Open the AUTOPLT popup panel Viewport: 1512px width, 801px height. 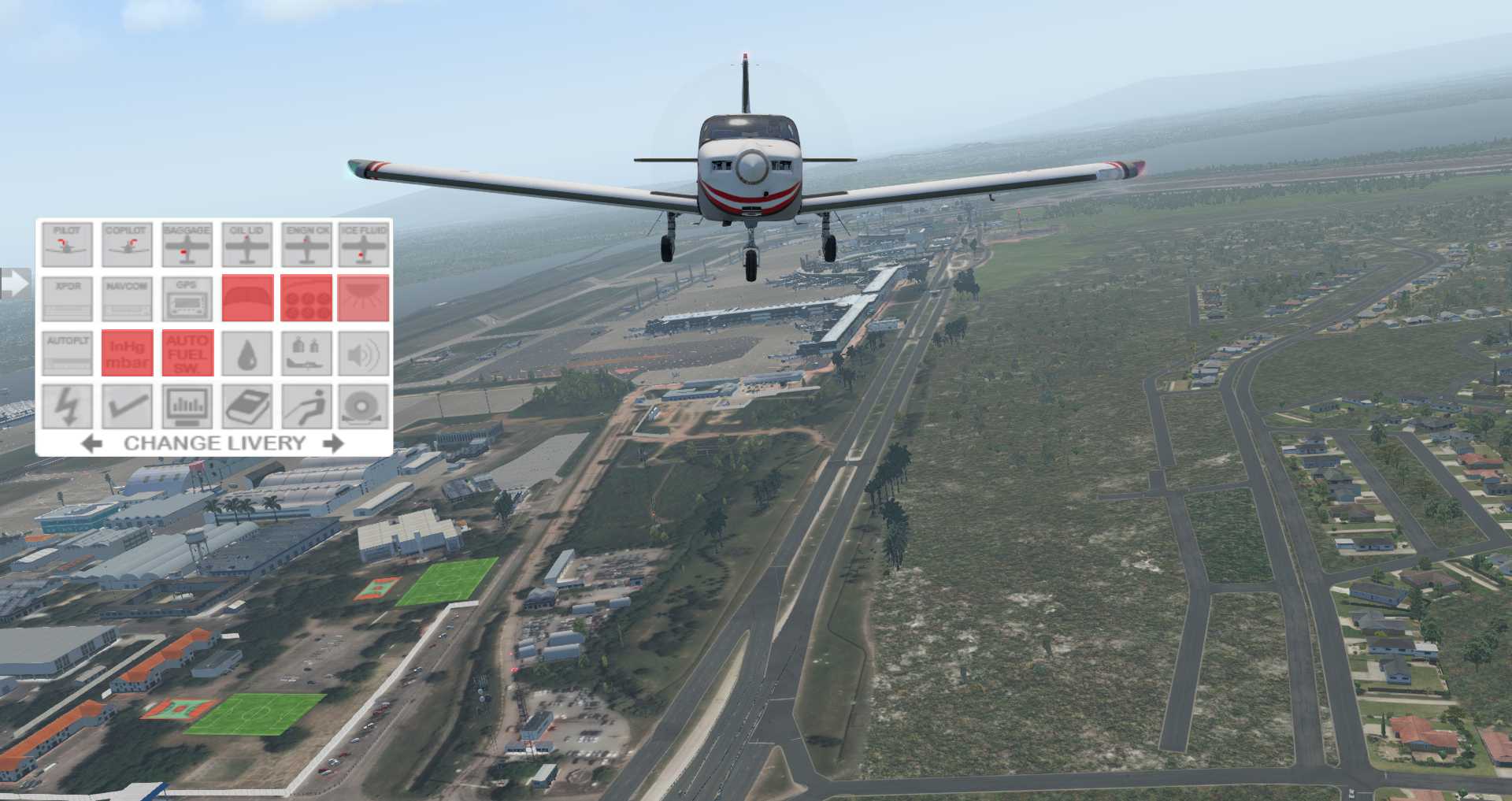67,353
